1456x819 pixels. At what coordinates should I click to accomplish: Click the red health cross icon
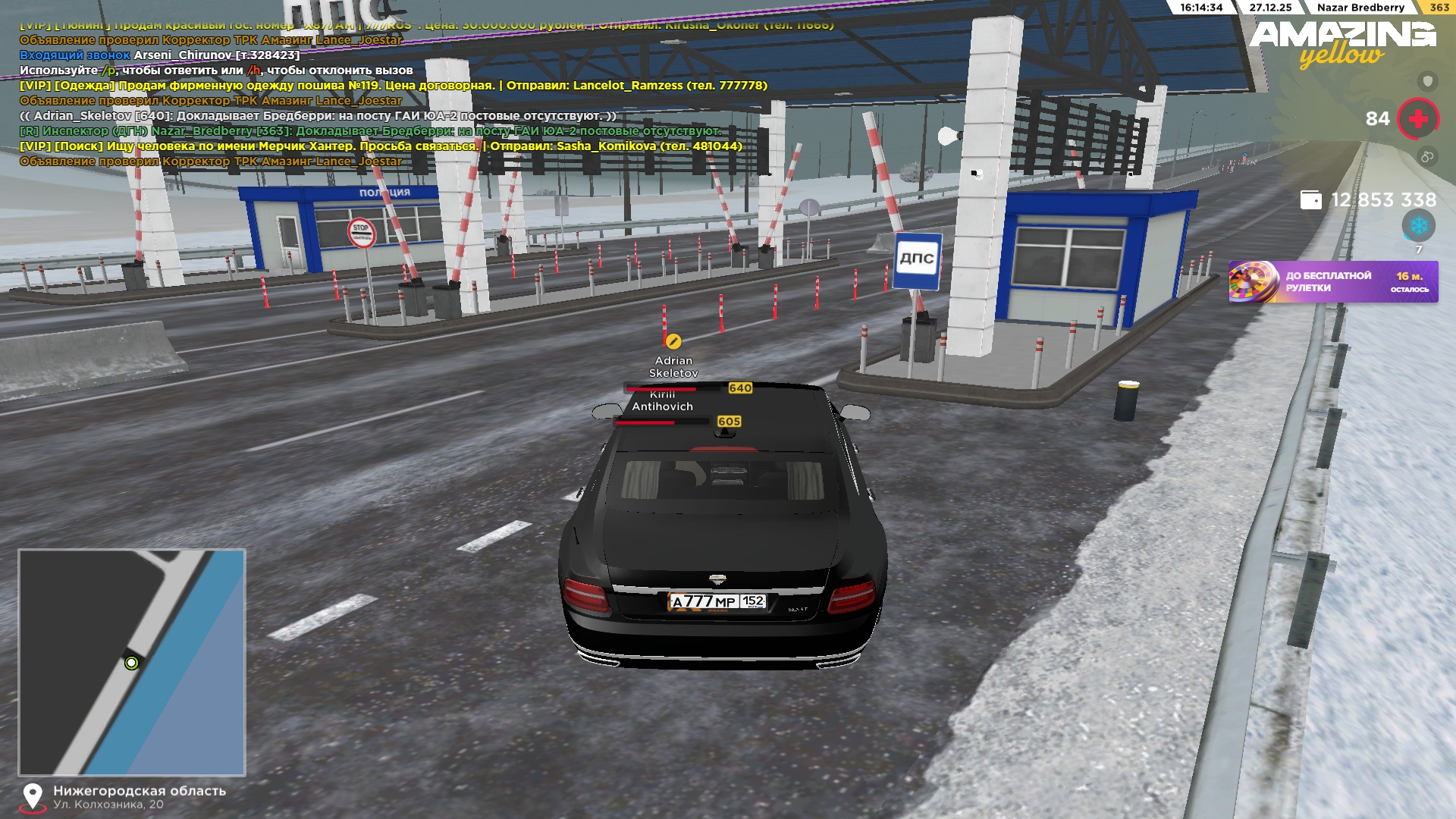pos(1417,119)
